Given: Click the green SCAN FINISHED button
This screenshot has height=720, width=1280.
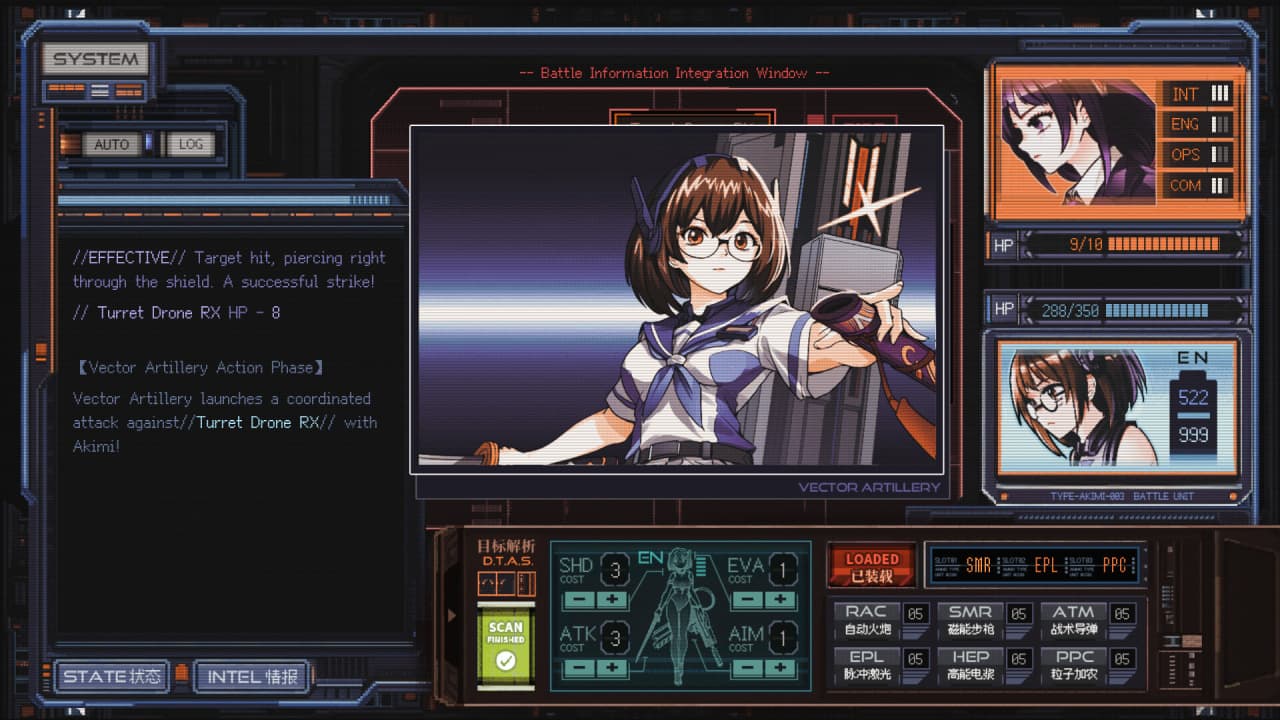Looking at the screenshot, I should pyautogui.click(x=506, y=645).
